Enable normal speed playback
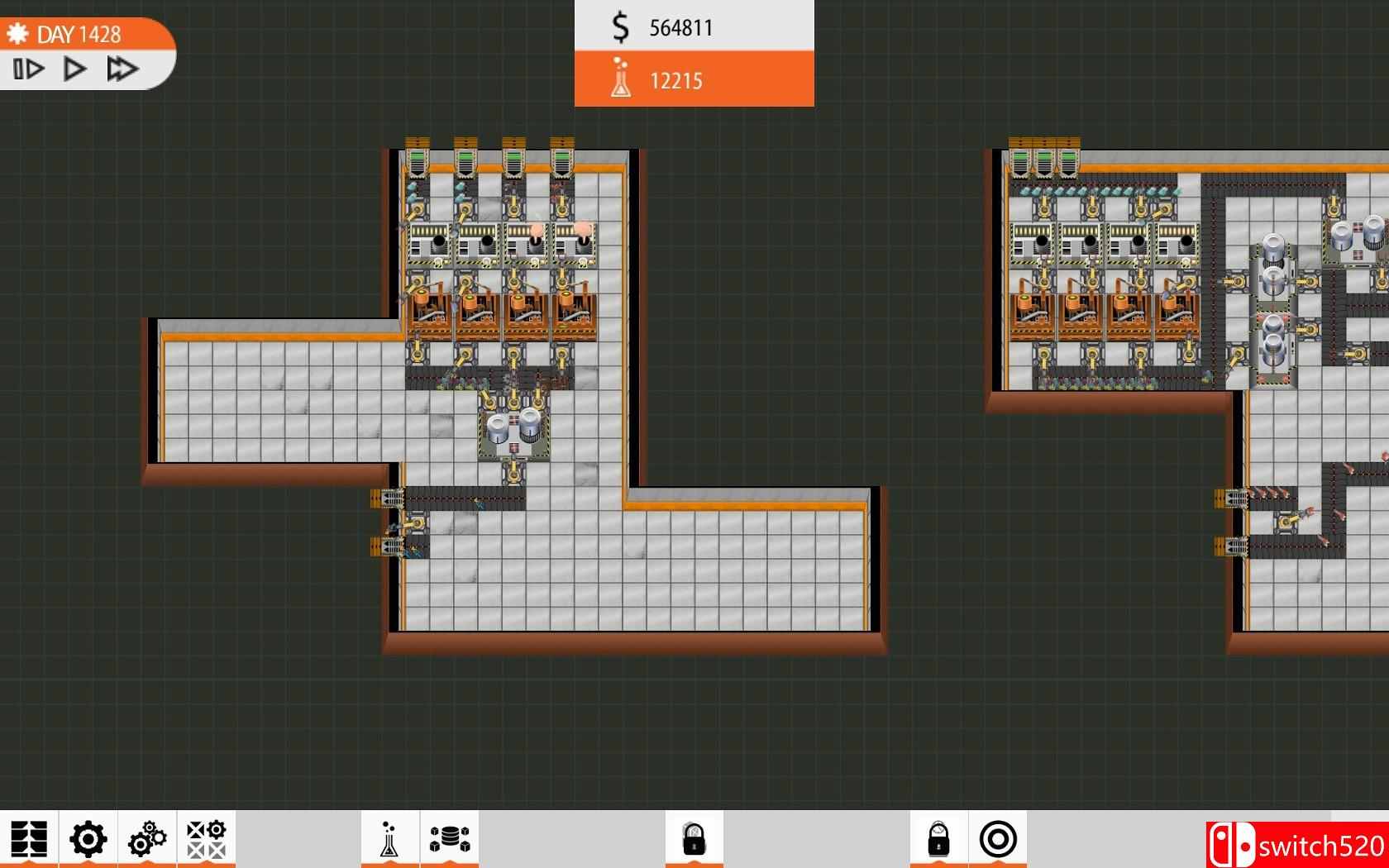Screen dimensions: 1389x868 coord(74,69)
